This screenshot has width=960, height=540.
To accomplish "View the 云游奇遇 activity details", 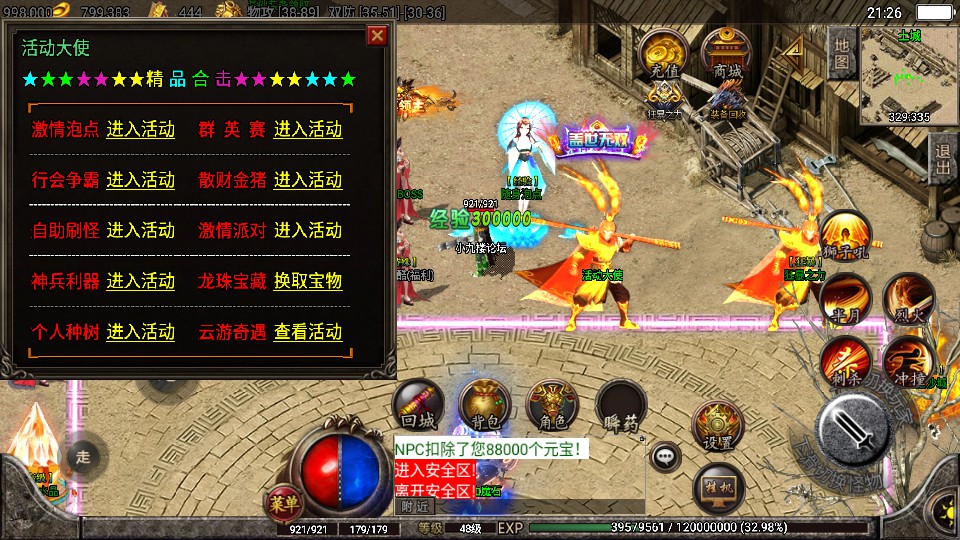I will pyautogui.click(x=308, y=332).
